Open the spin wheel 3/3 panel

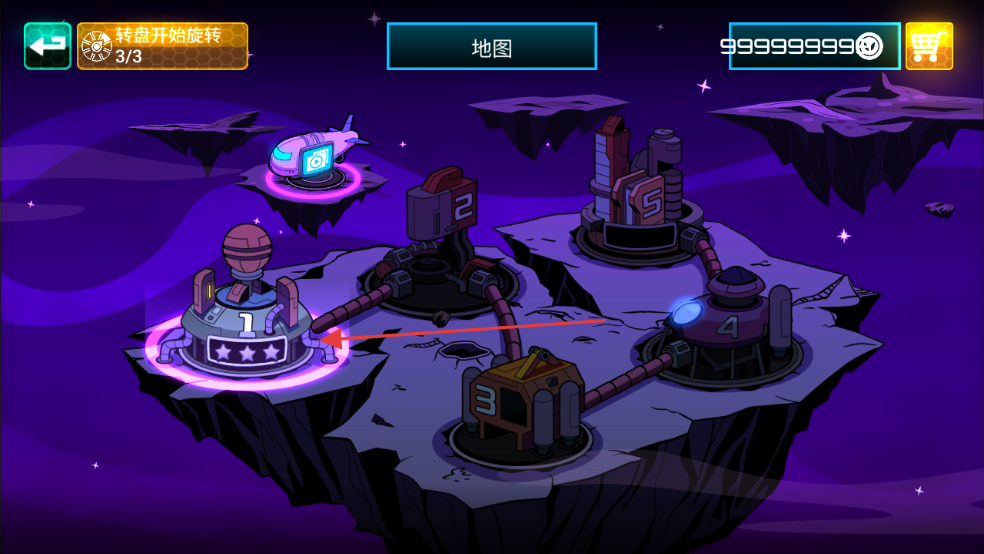(x=162, y=46)
